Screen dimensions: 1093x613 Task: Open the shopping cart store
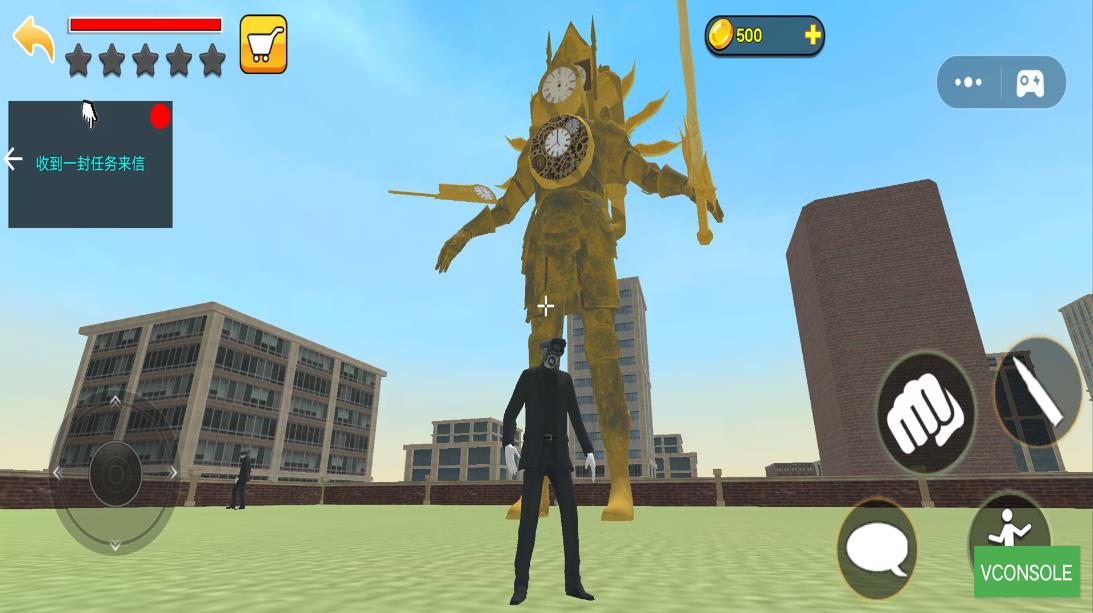[263, 44]
